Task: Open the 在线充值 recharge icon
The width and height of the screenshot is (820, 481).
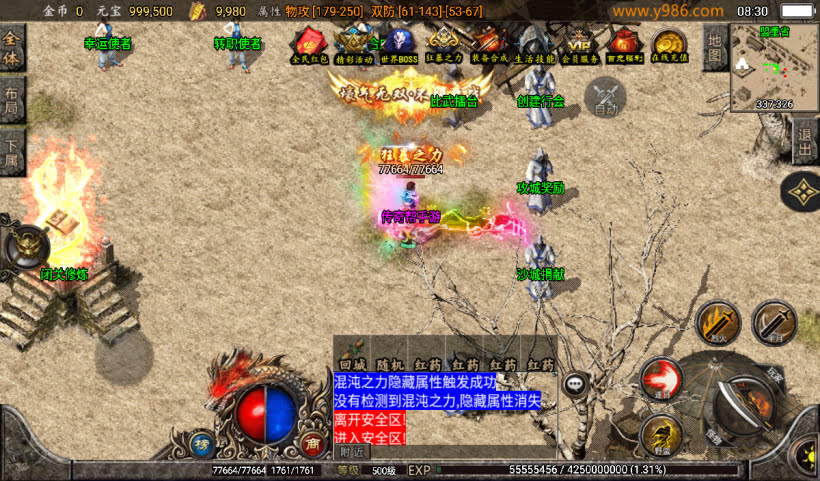Action: [x=668, y=44]
